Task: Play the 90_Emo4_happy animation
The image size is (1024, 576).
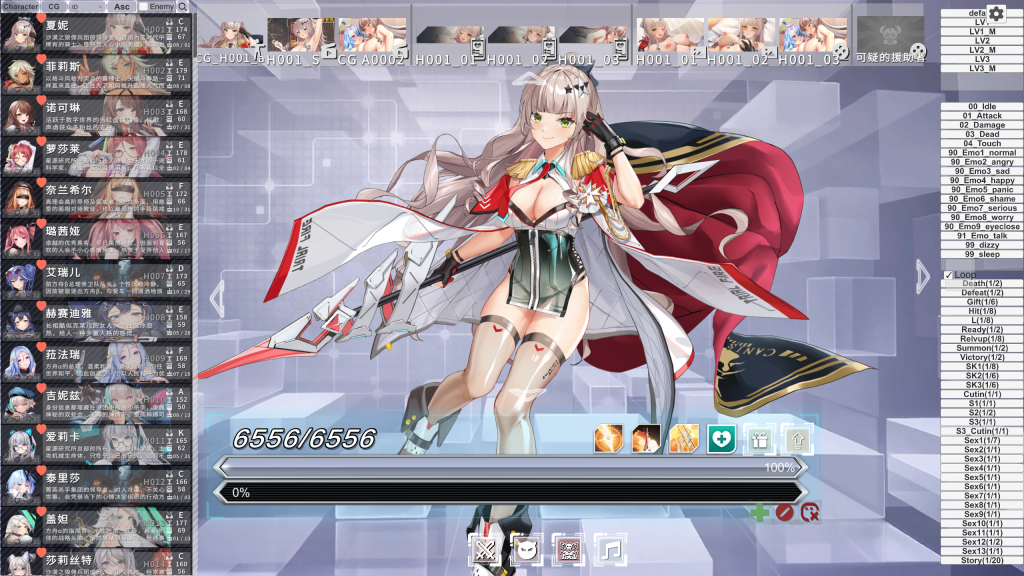Action: tap(982, 180)
